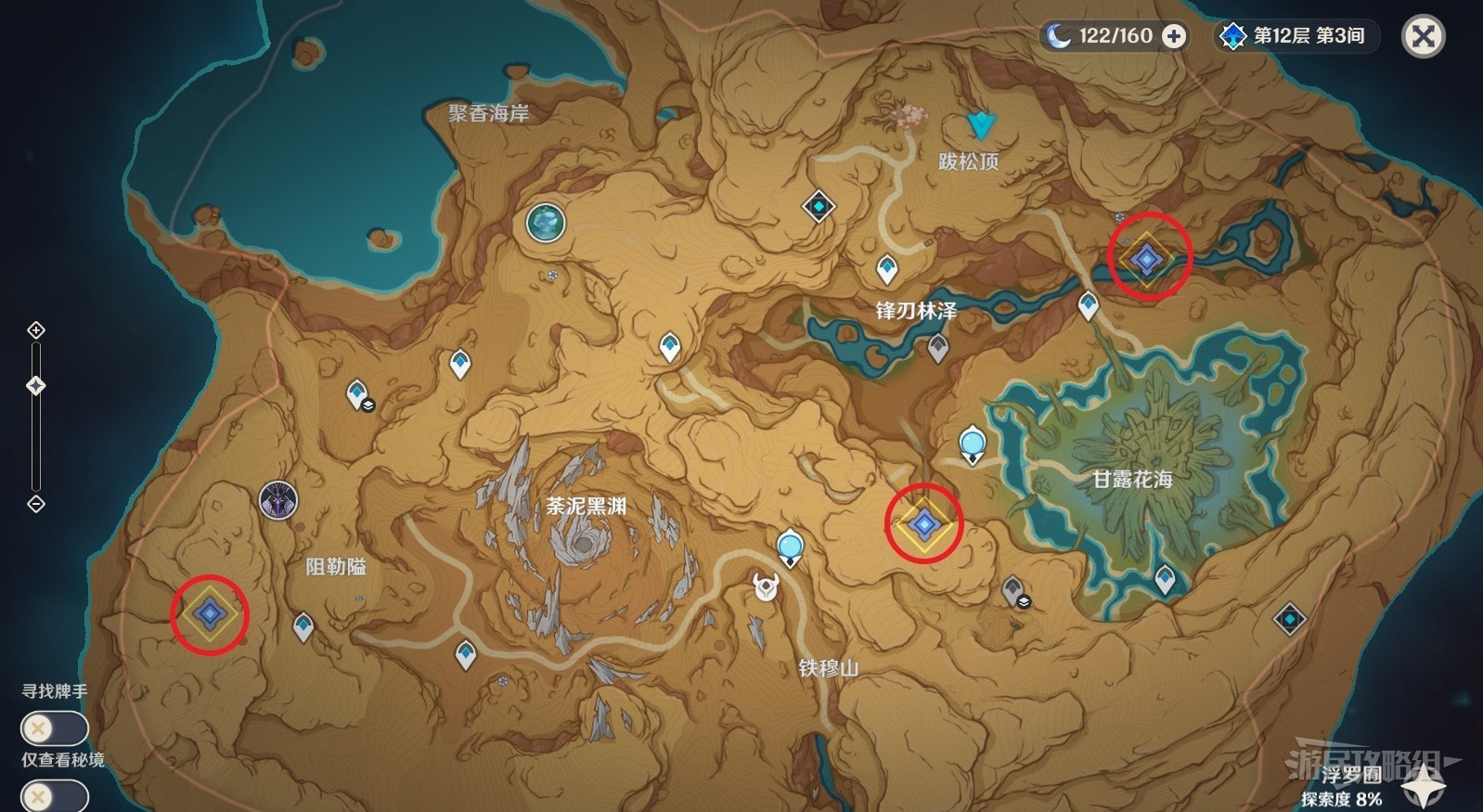
Task: Click the teal quest marker above 跋松顶
Action: (x=979, y=125)
